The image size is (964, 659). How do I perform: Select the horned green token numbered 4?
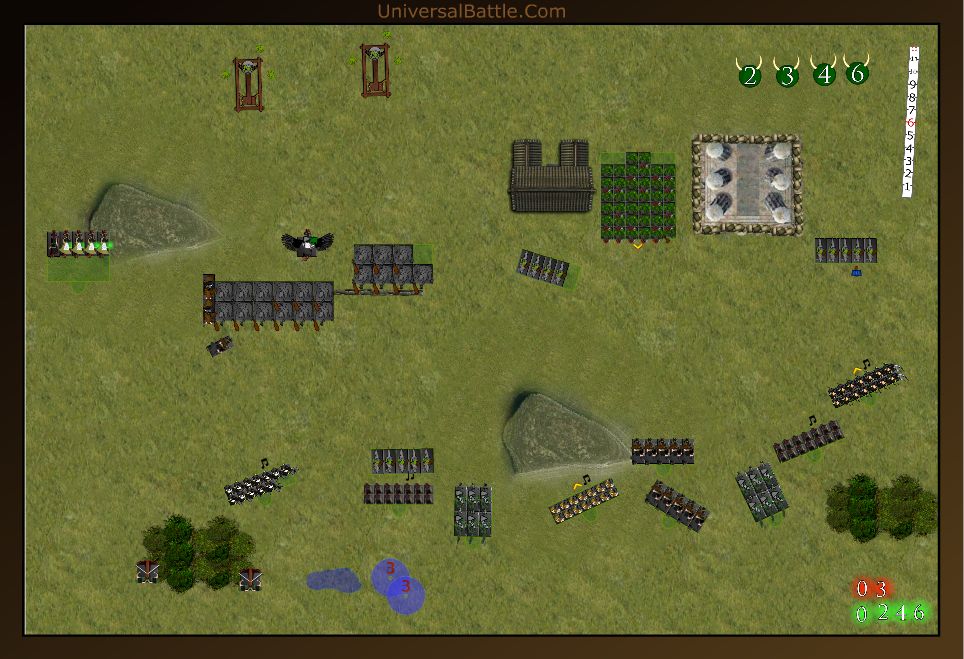tap(824, 74)
